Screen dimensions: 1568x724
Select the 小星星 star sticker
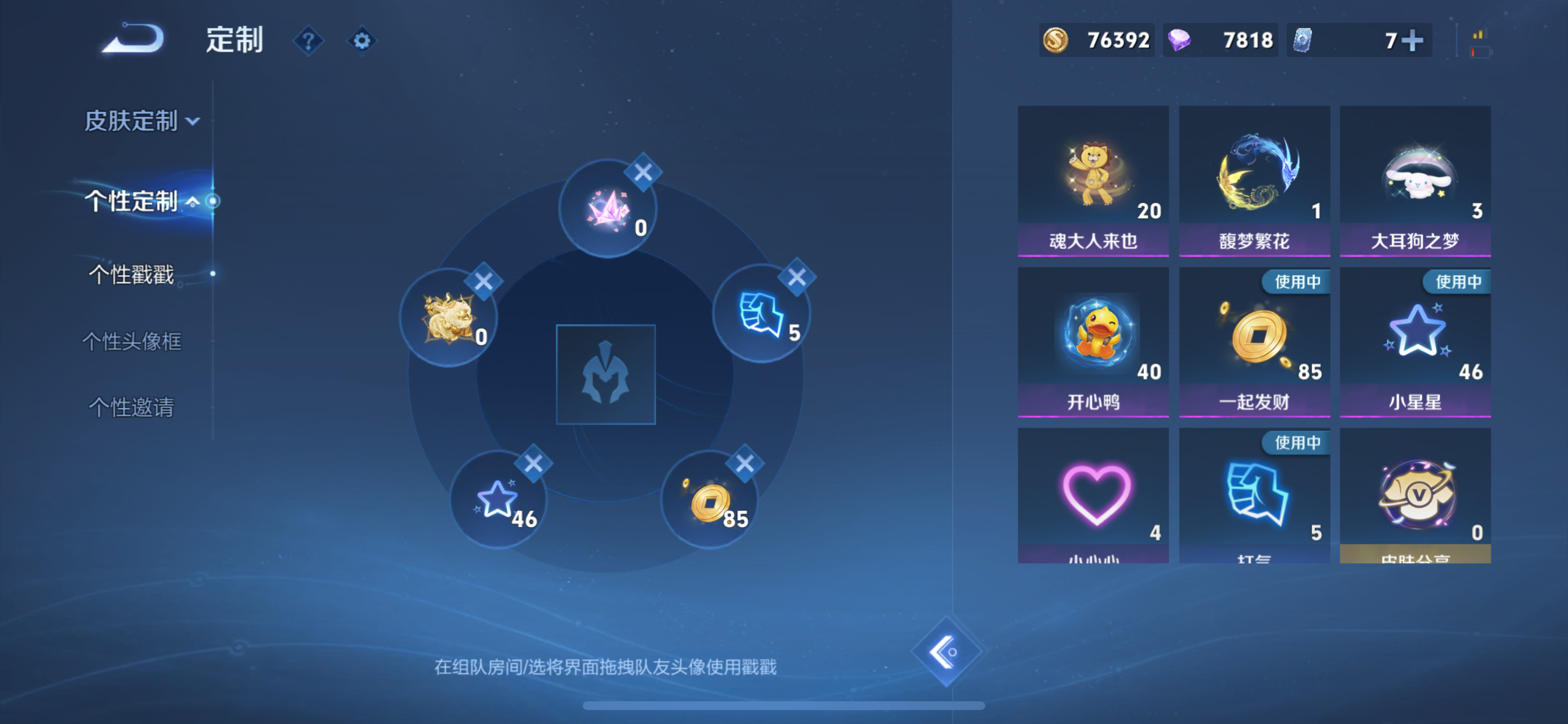[1415, 340]
